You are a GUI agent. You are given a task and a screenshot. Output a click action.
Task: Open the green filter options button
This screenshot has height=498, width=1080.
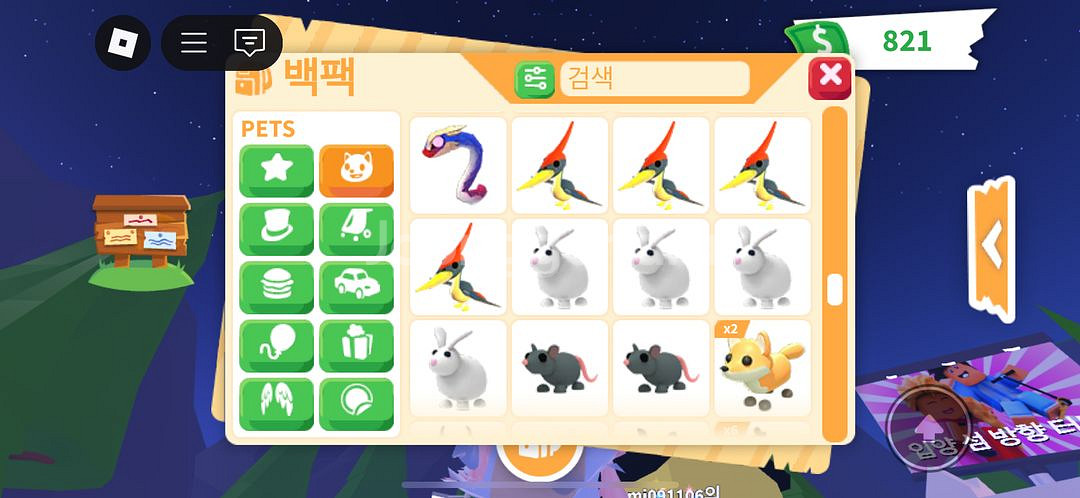click(535, 79)
